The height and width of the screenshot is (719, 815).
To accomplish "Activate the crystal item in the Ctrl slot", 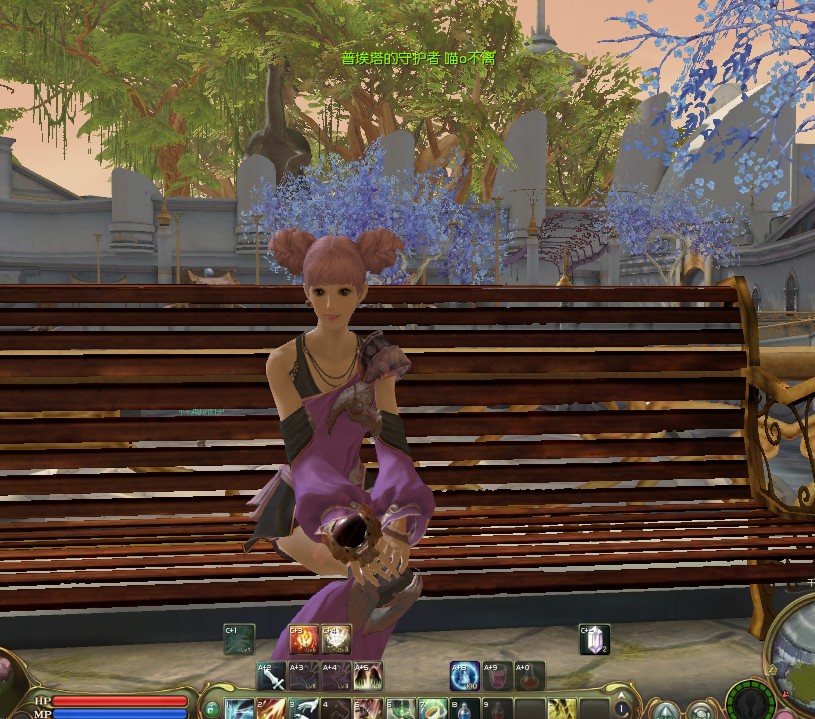I will pos(594,639).
